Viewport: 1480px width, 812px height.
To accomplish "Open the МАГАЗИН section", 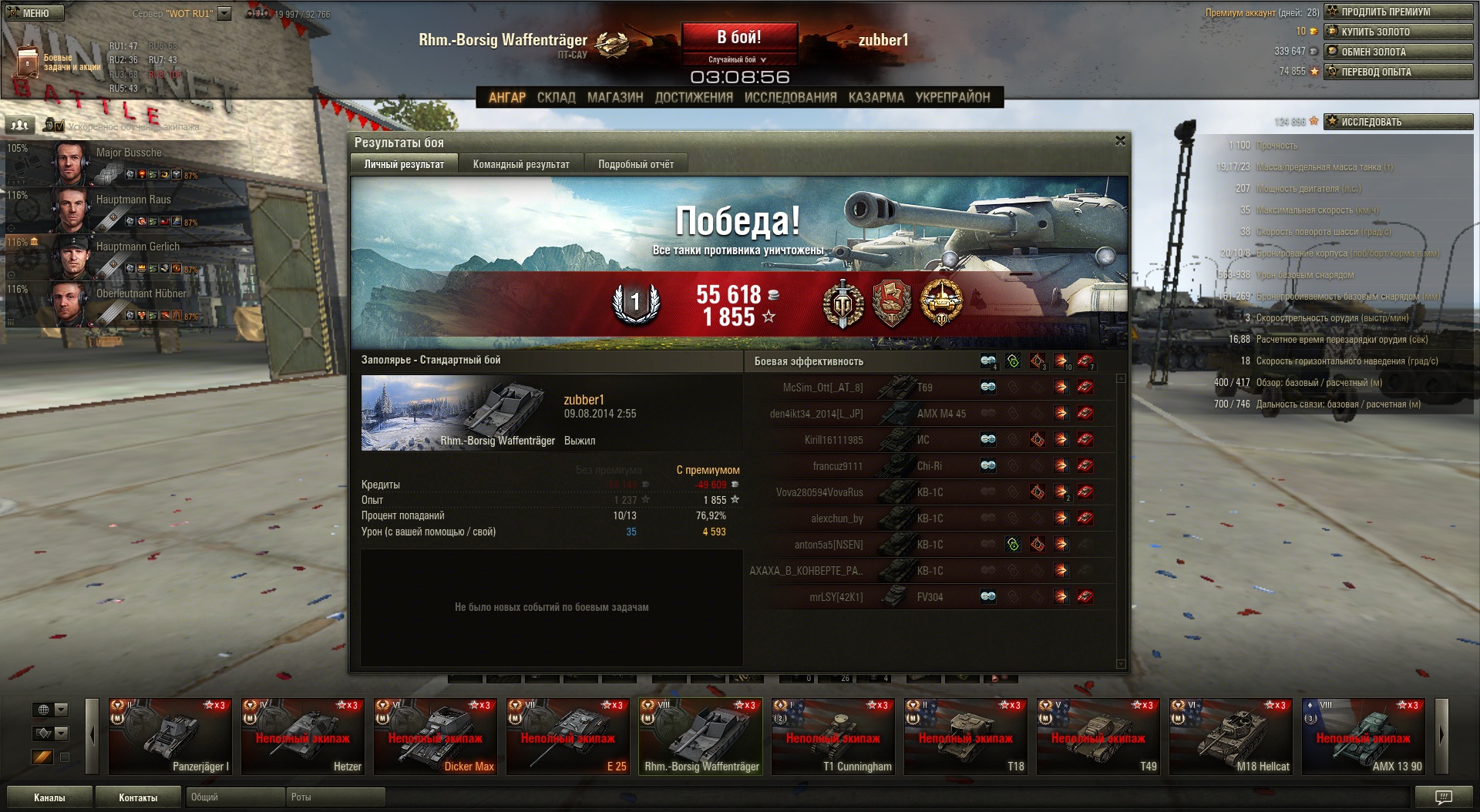I will coord(614,97).
